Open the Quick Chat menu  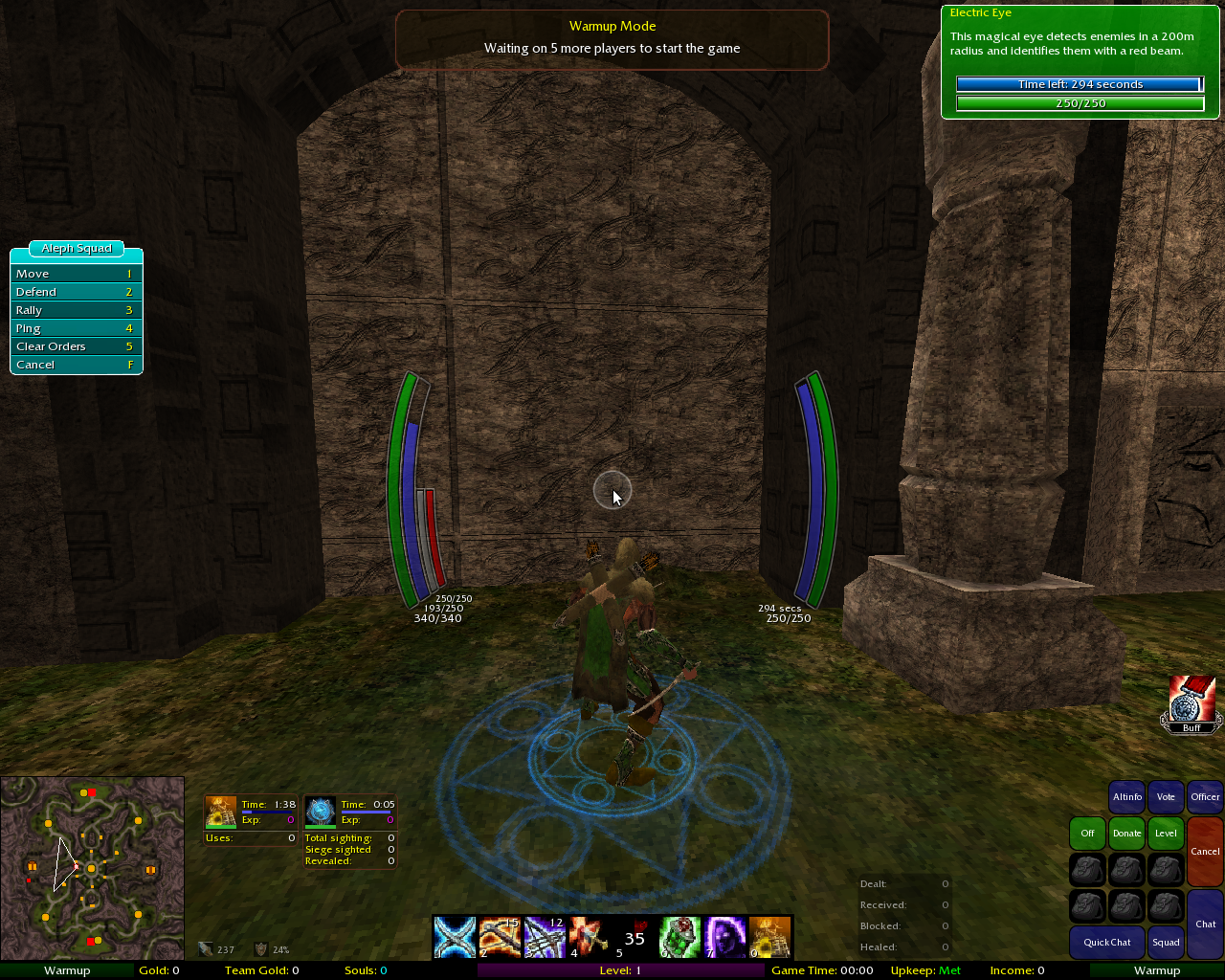click(x=1107, y=943)
